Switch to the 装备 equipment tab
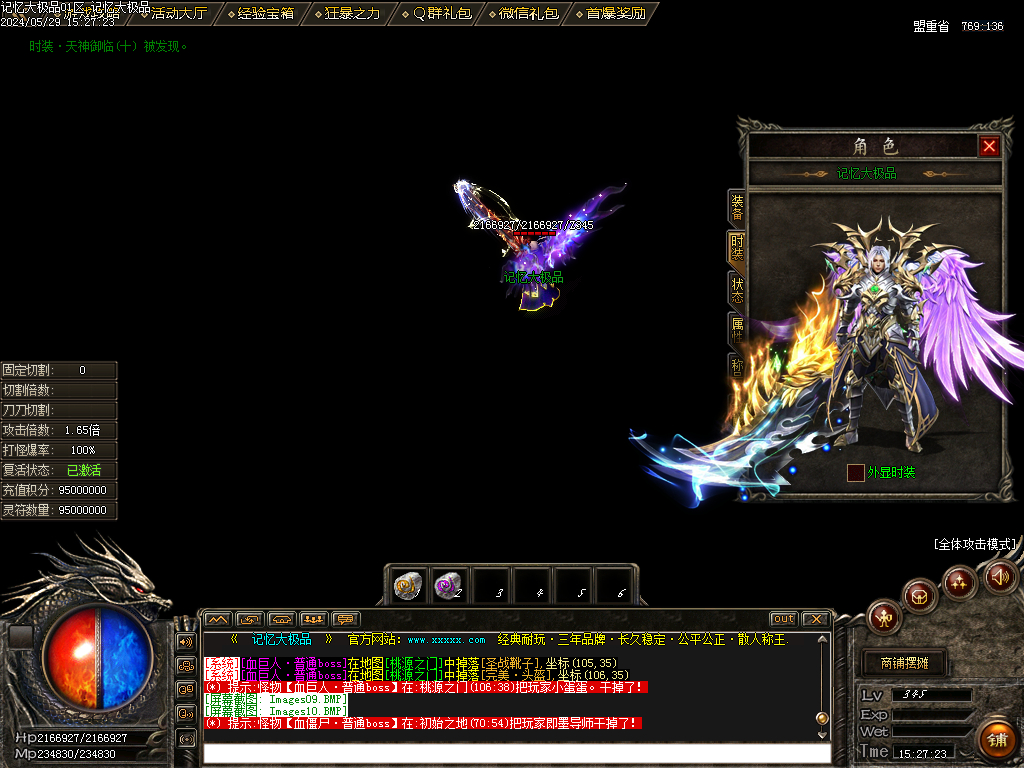Screen dimensions: 1024x768 click(x=737, y=207)
